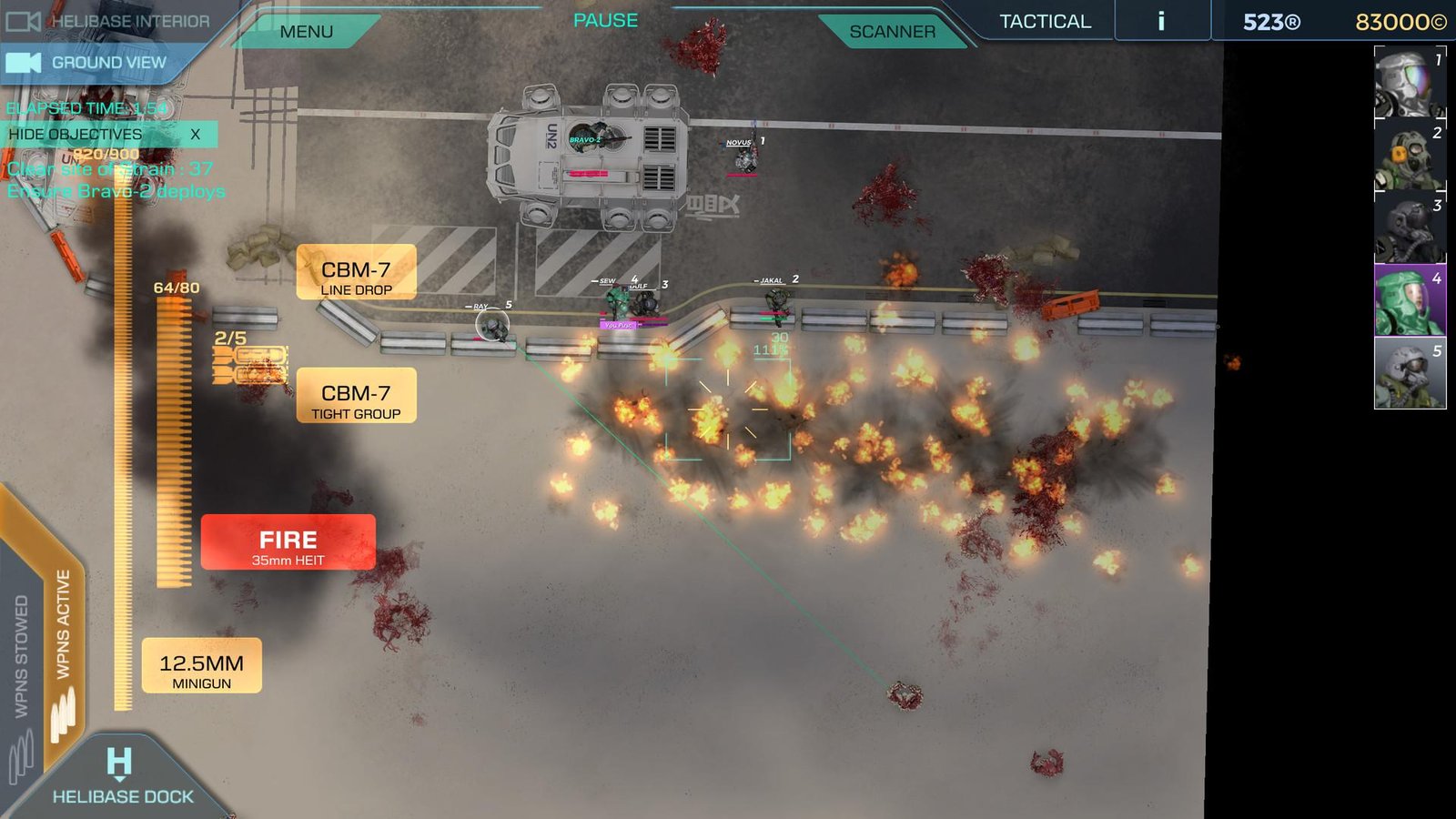Select CBM-7 Line Drop weapon
Viewport: 1456px width, 819px height.
(356, 273)
